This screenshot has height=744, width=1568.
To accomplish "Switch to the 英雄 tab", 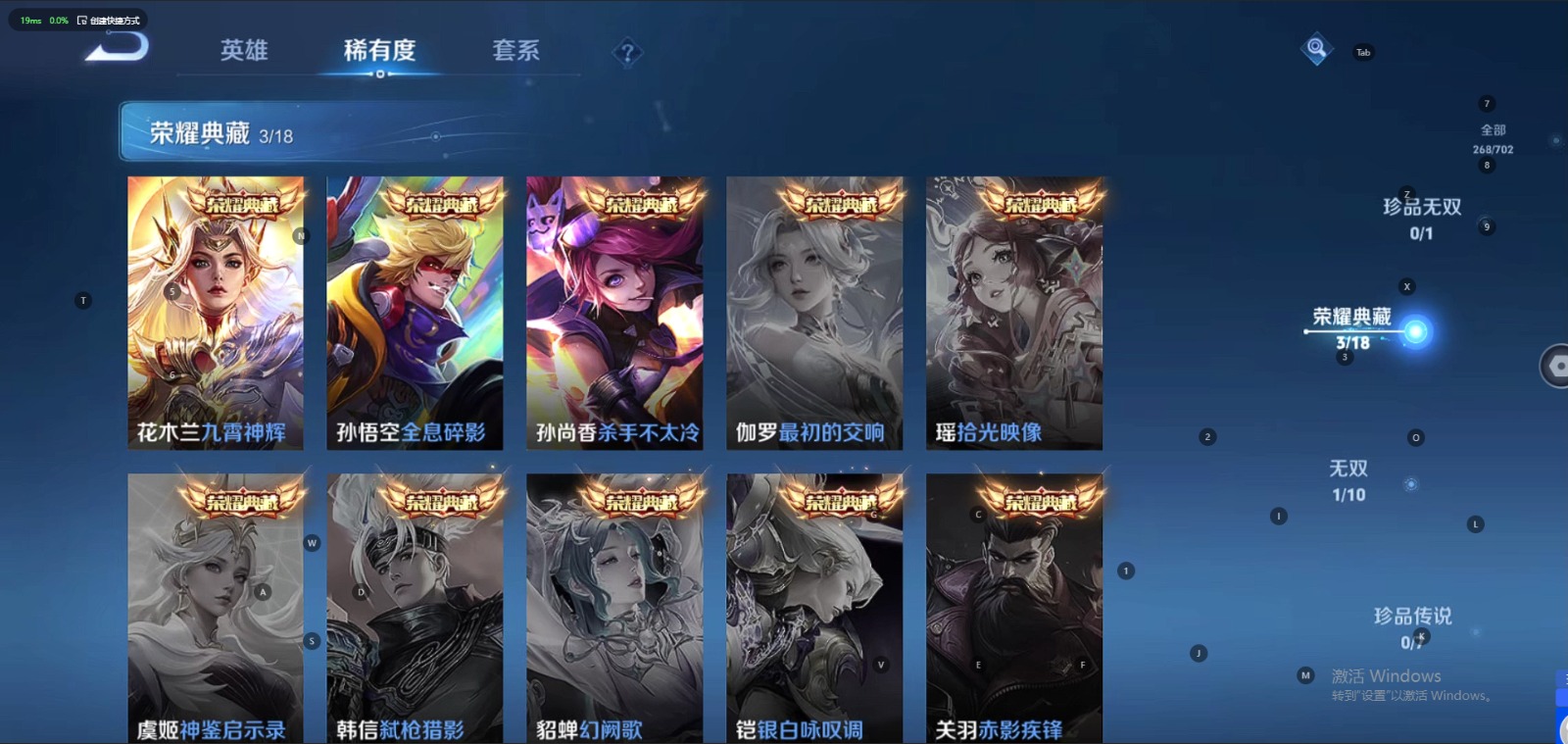I will coord(244,50).
